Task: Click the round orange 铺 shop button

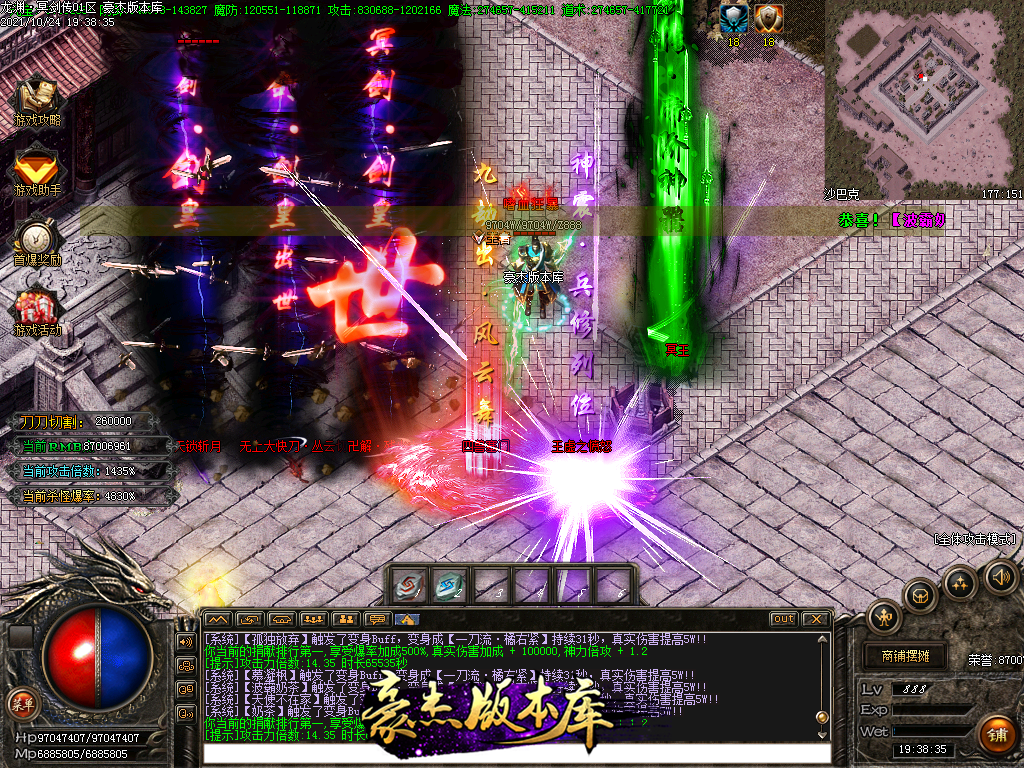Action: pyautogui.click(x=995, y=735)
